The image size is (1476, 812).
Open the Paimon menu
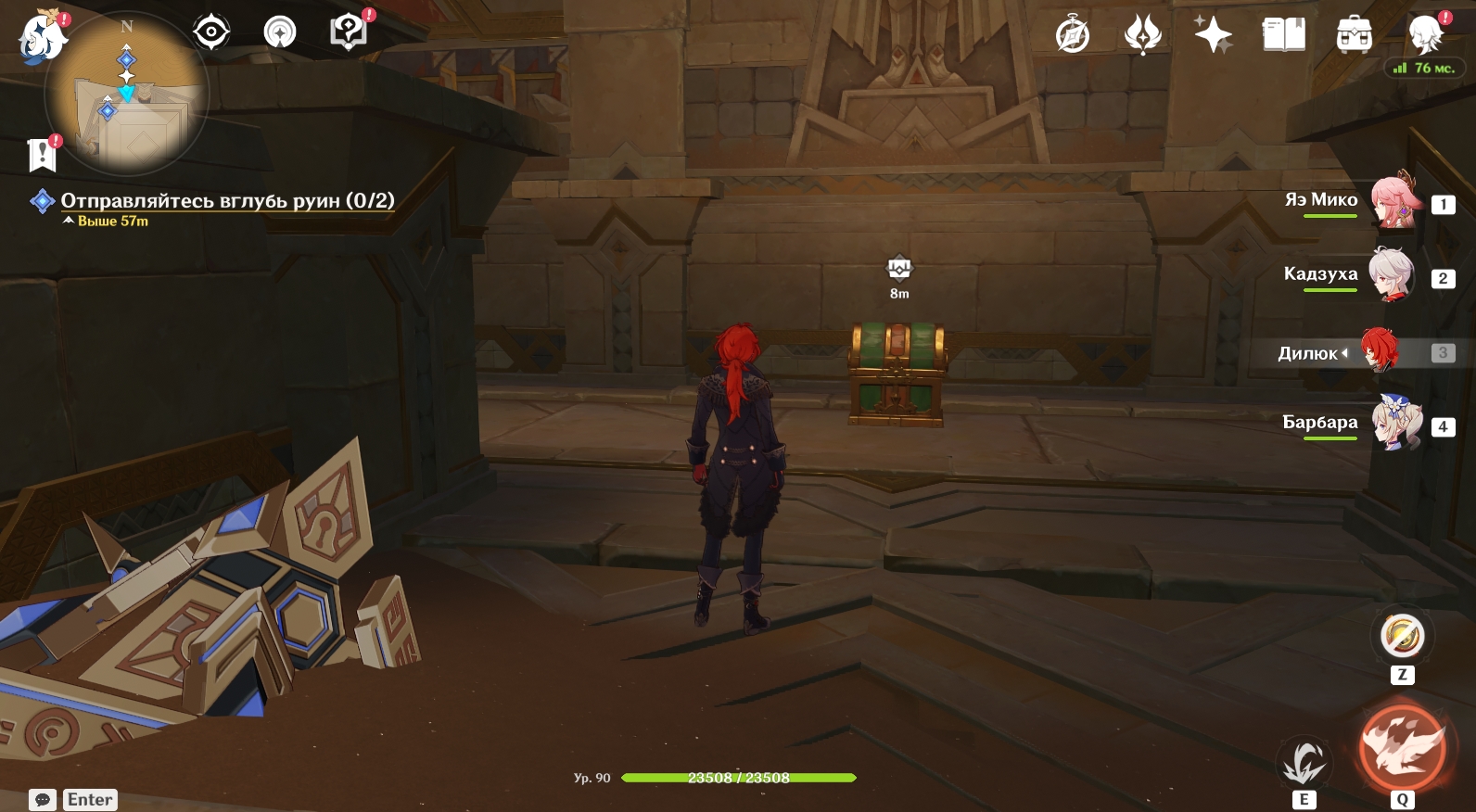[43, 38]
